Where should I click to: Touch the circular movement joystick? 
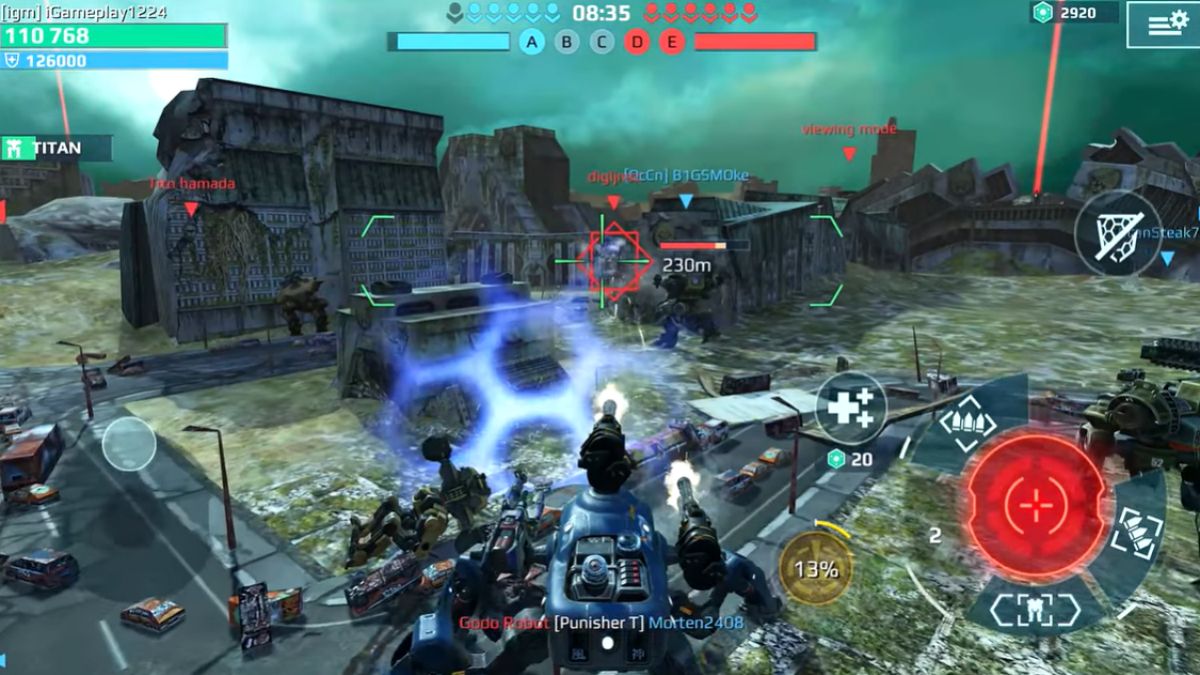coord(129,443)
